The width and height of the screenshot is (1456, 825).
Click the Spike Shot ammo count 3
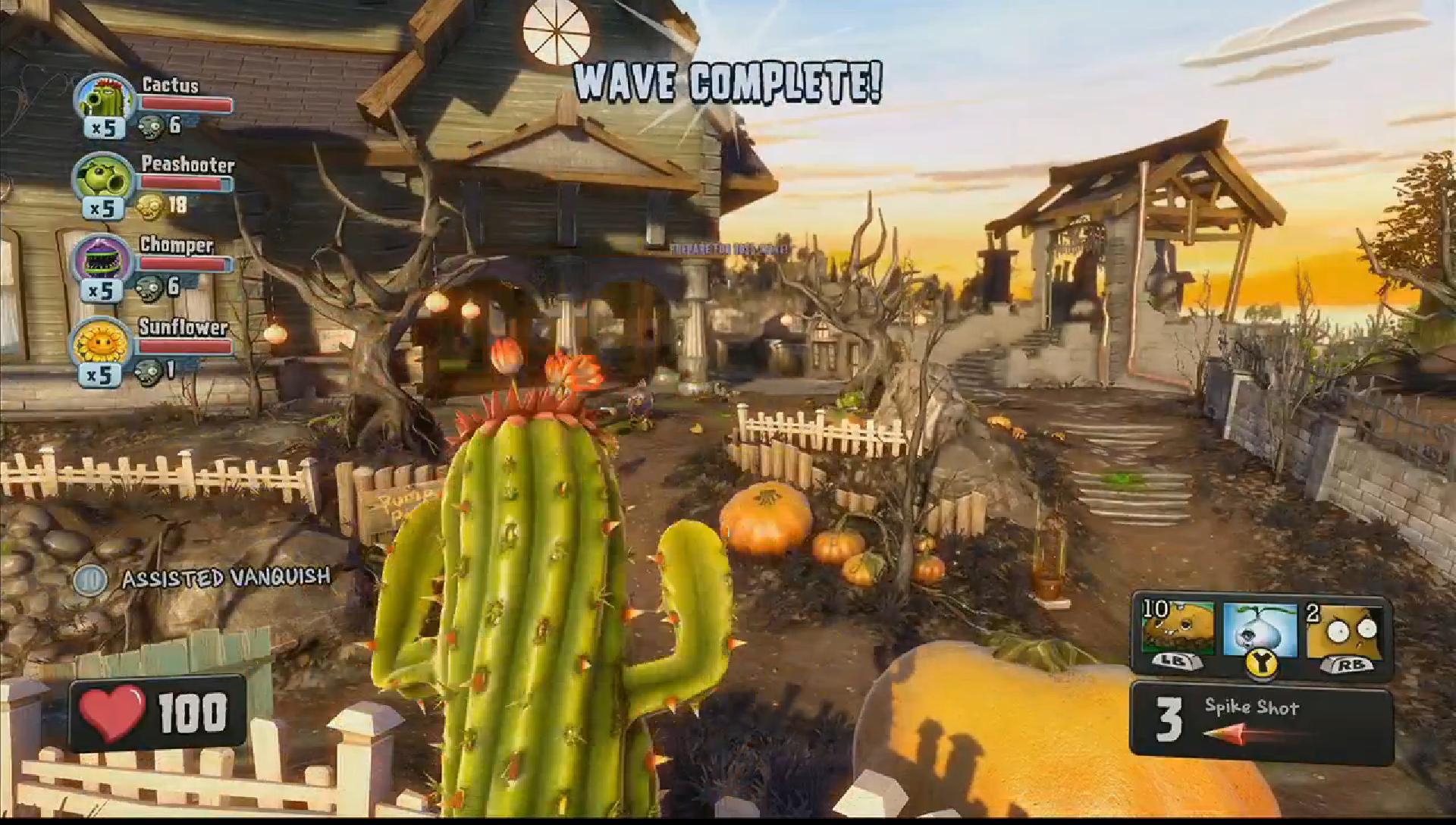1171,719
